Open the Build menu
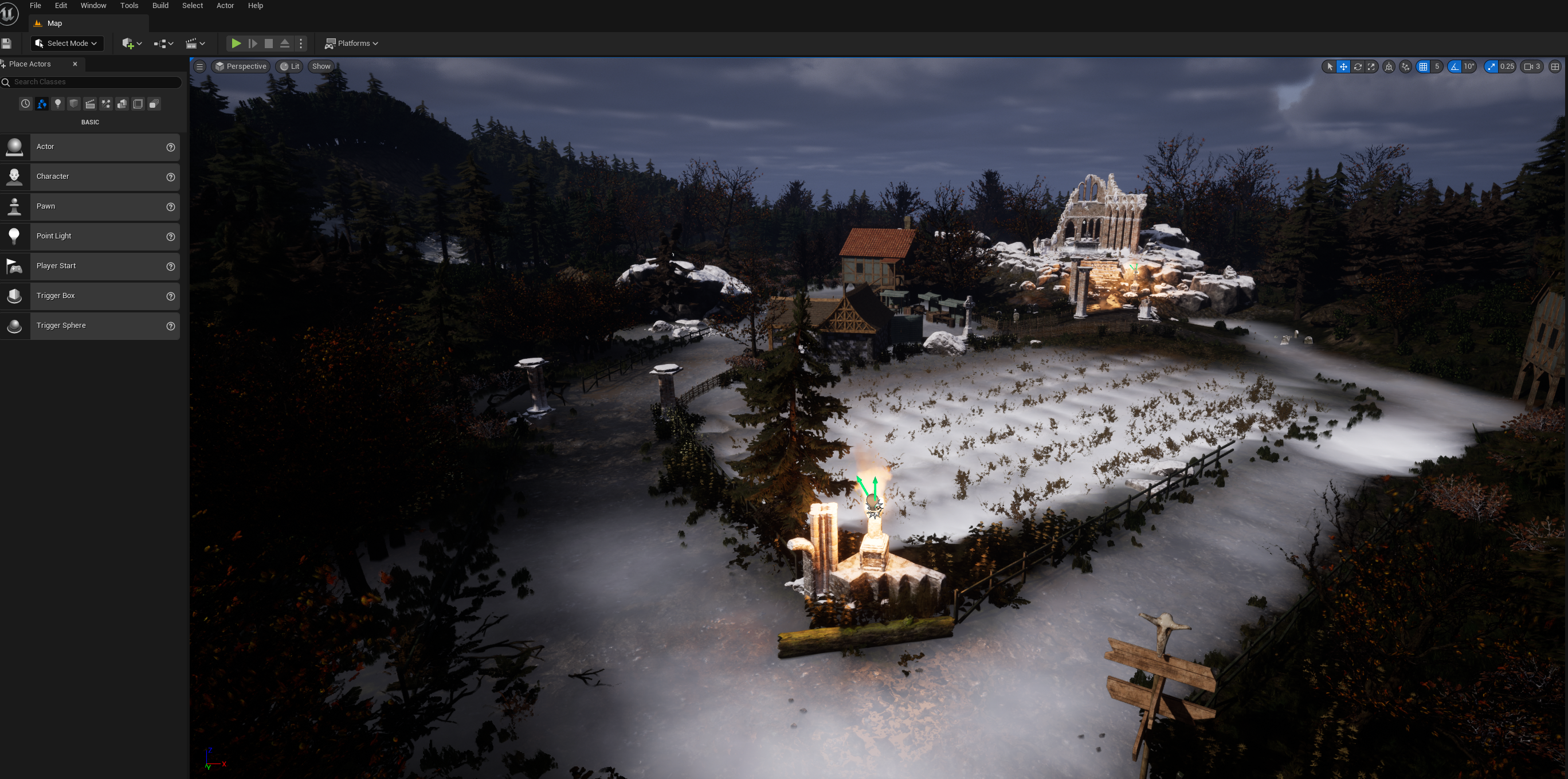This screenshot has width=1568, height=779. tap(160, 6)
